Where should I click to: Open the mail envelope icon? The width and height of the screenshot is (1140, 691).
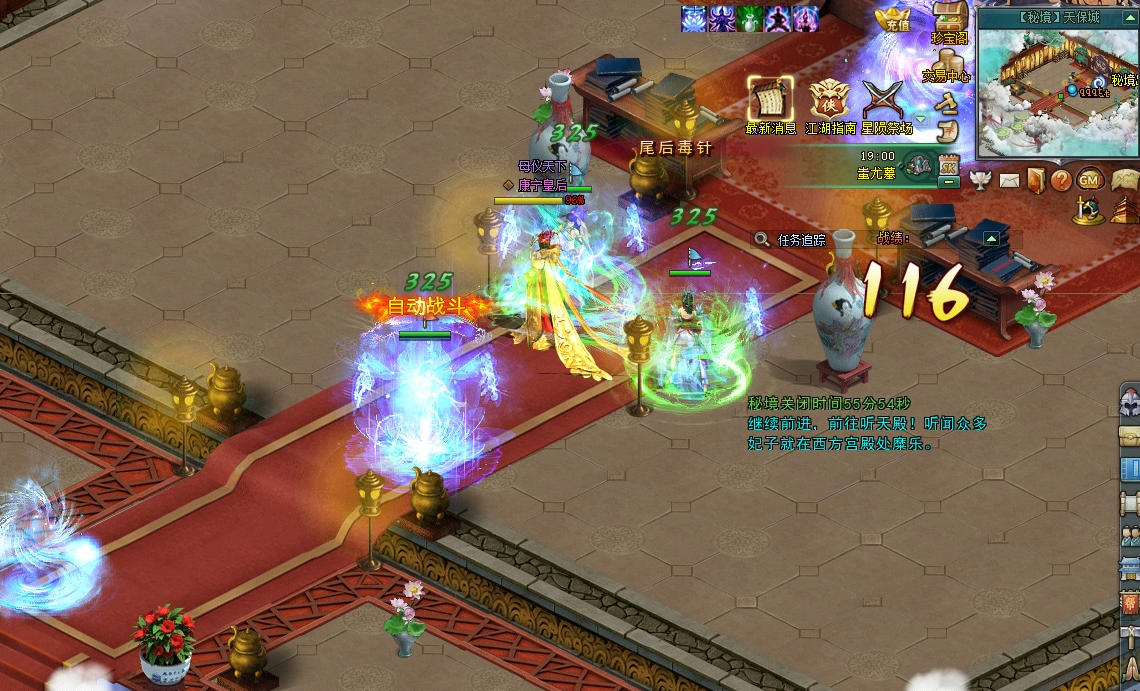[x=1009, y=180]
